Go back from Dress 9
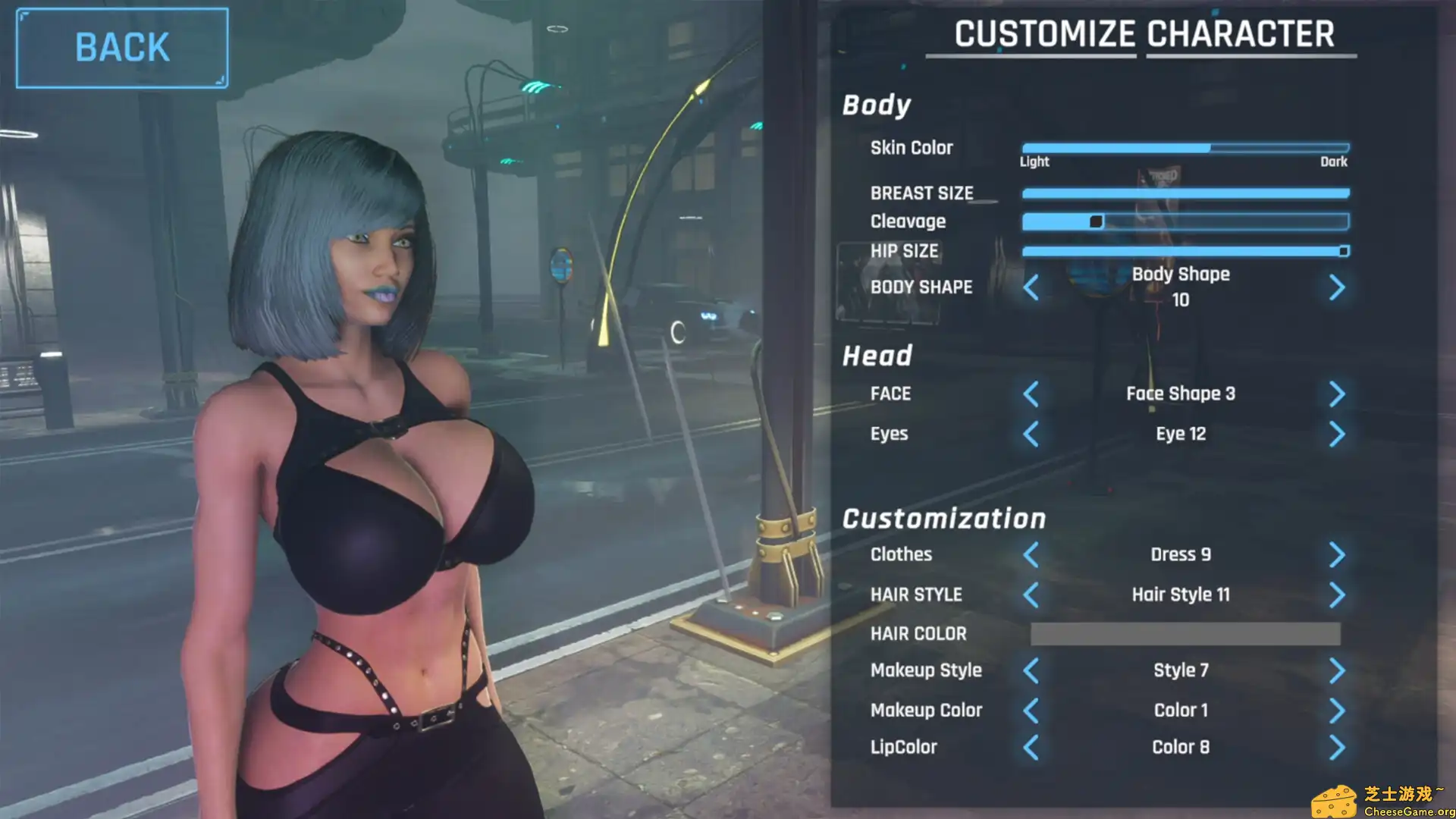The image size is (1456, 819). click(1031, 555)
